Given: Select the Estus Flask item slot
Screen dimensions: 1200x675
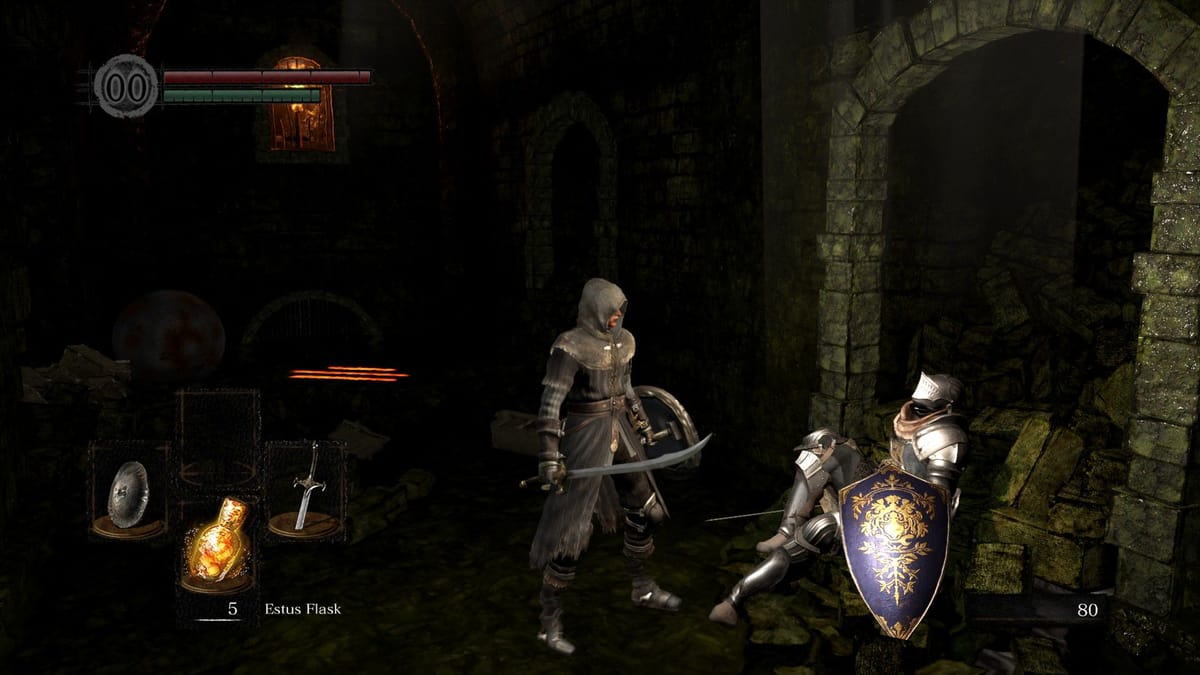Looking at the screenshot, I should (217, 545).
